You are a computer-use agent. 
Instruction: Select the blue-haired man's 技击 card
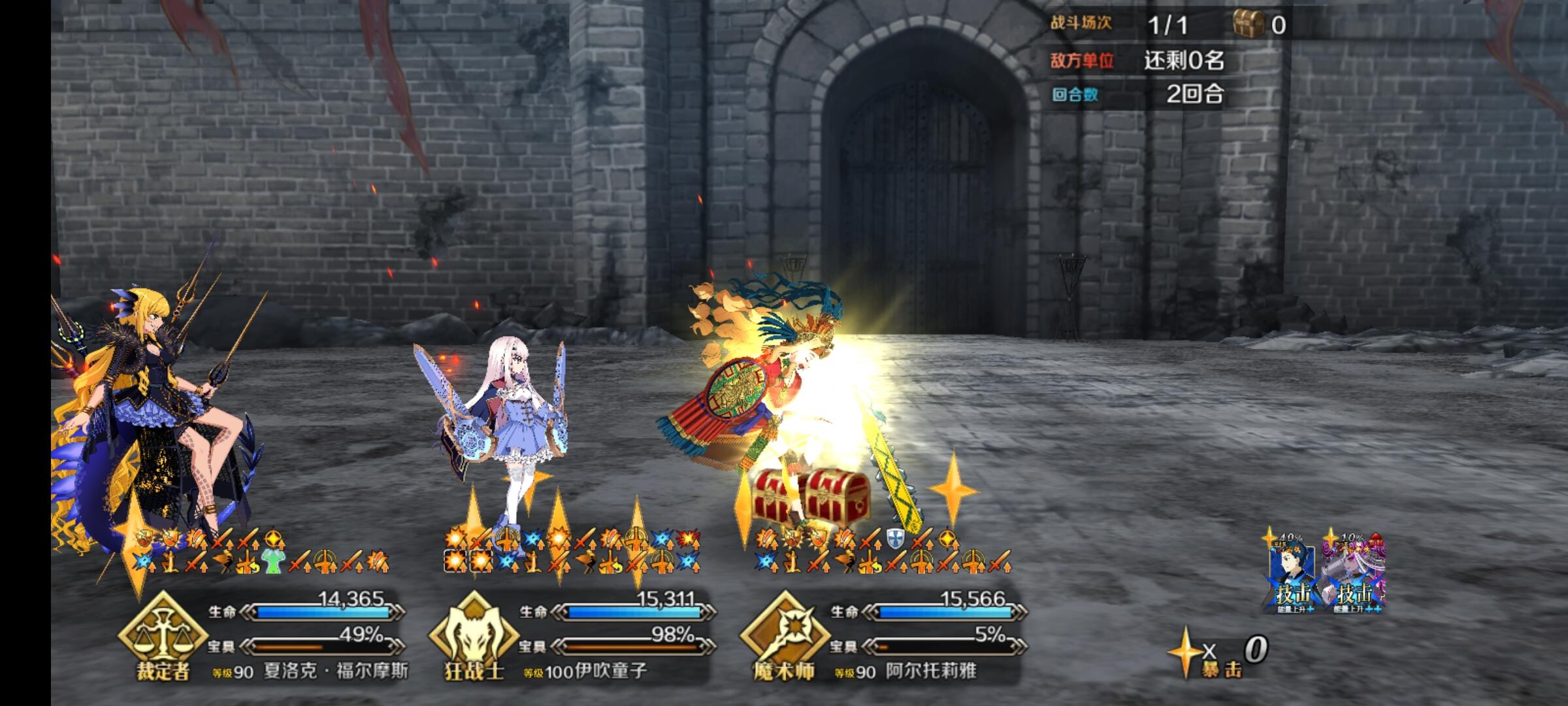1293,574
